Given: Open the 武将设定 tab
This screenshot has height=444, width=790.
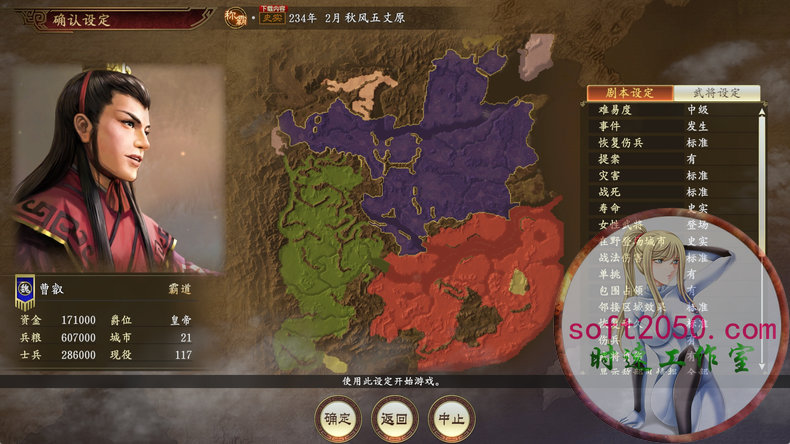Looking at the screenshot, I should 716,93.
